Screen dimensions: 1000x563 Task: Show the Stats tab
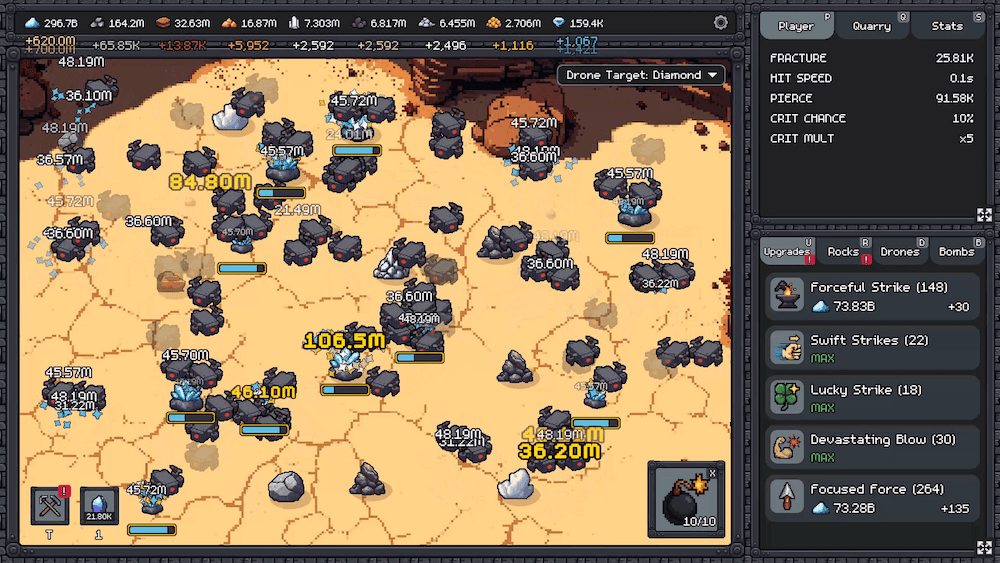pyautogui.click(x=946, y=26)
